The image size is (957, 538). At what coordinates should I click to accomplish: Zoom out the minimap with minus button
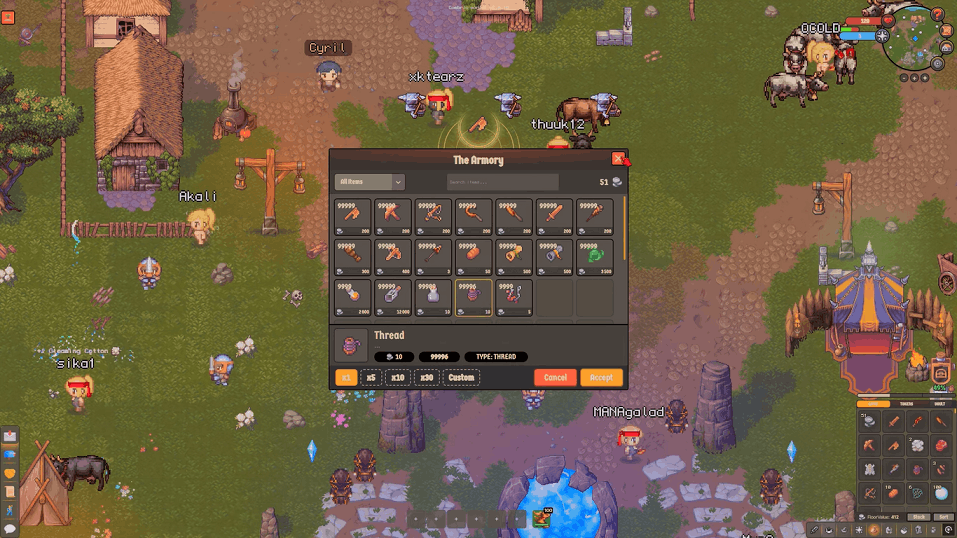tap(904, 77)
